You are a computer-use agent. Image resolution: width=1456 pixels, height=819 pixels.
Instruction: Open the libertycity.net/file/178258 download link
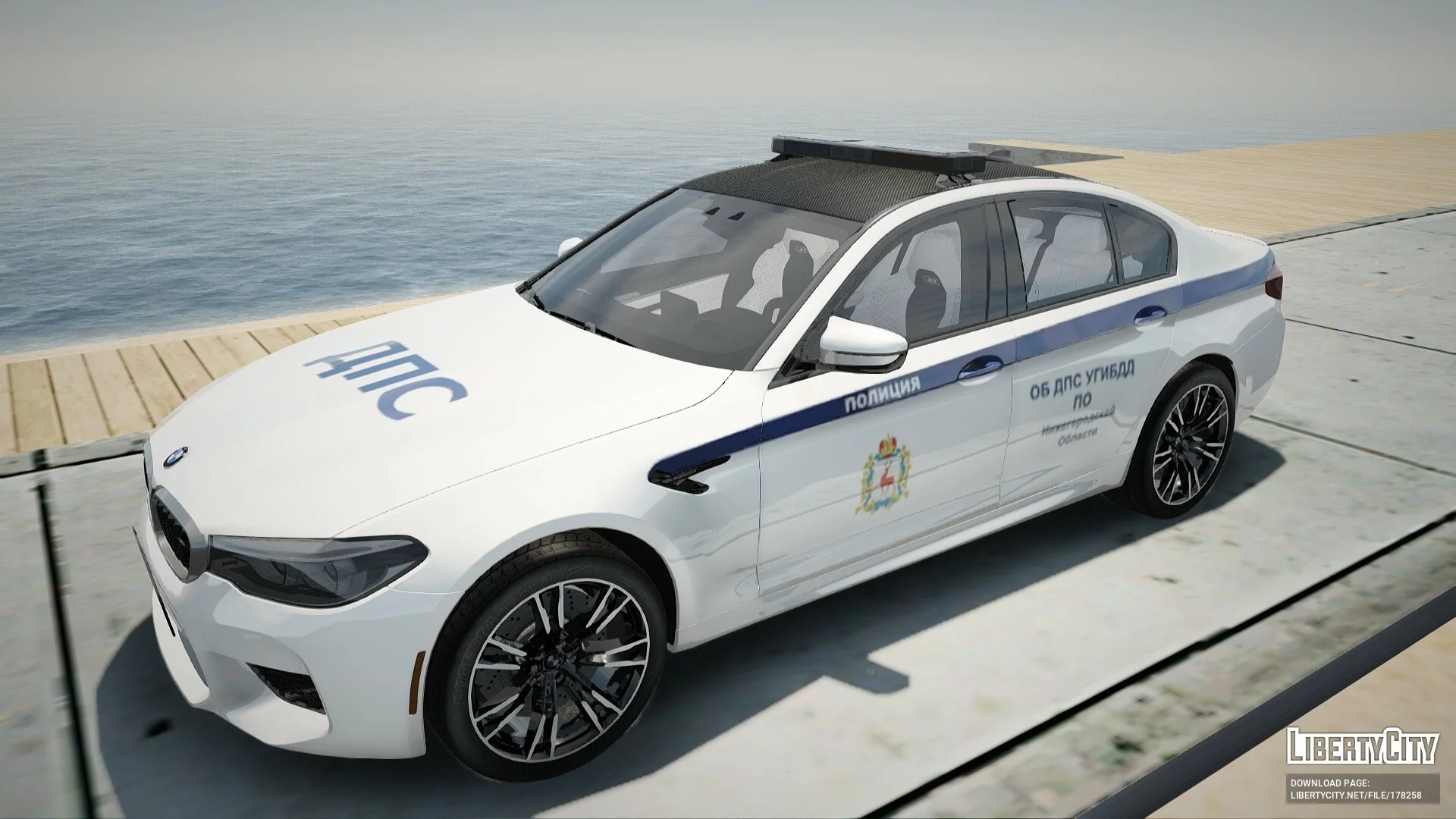(x=1355, y=795)
